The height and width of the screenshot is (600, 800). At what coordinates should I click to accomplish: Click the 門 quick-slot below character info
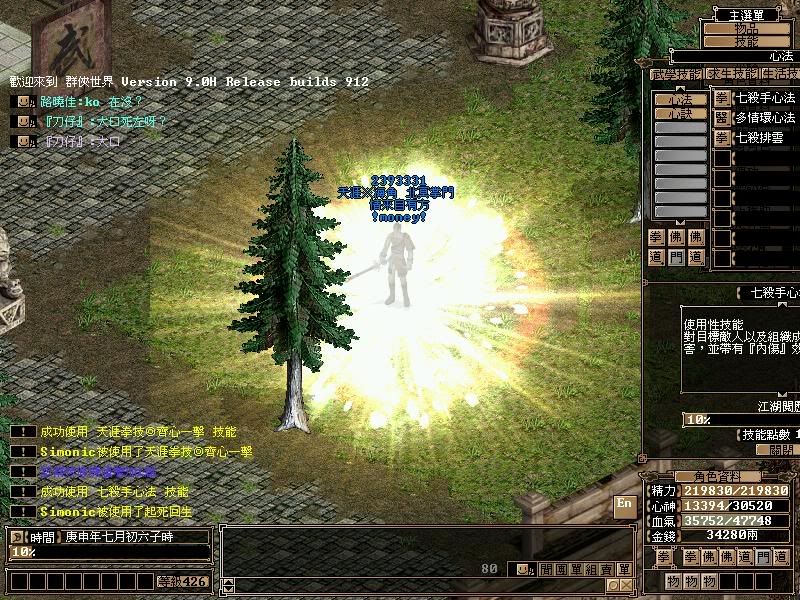point(763,557)
